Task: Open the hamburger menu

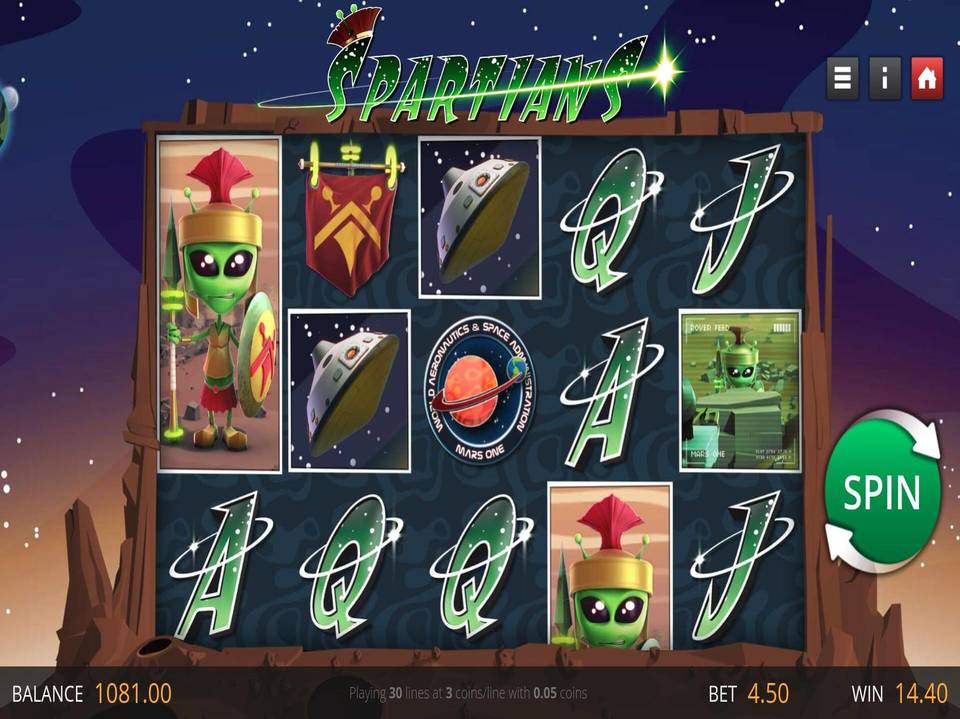Action: 842,80
